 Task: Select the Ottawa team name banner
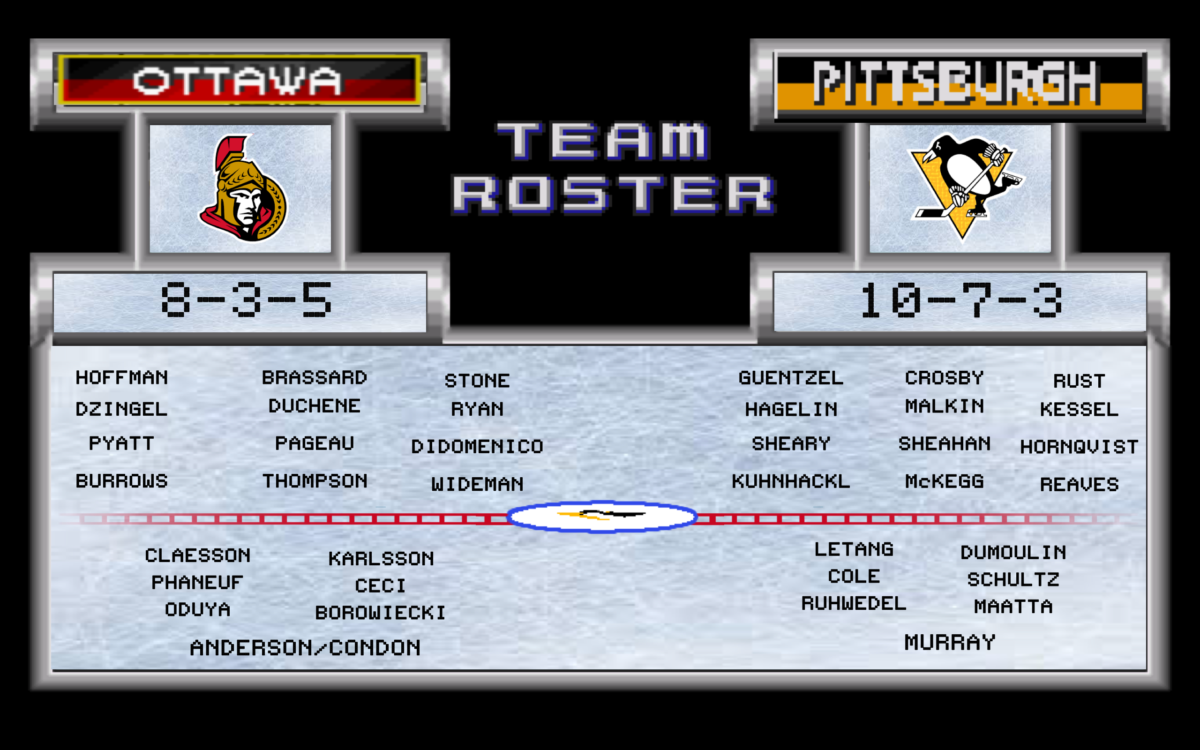[238, 80]
